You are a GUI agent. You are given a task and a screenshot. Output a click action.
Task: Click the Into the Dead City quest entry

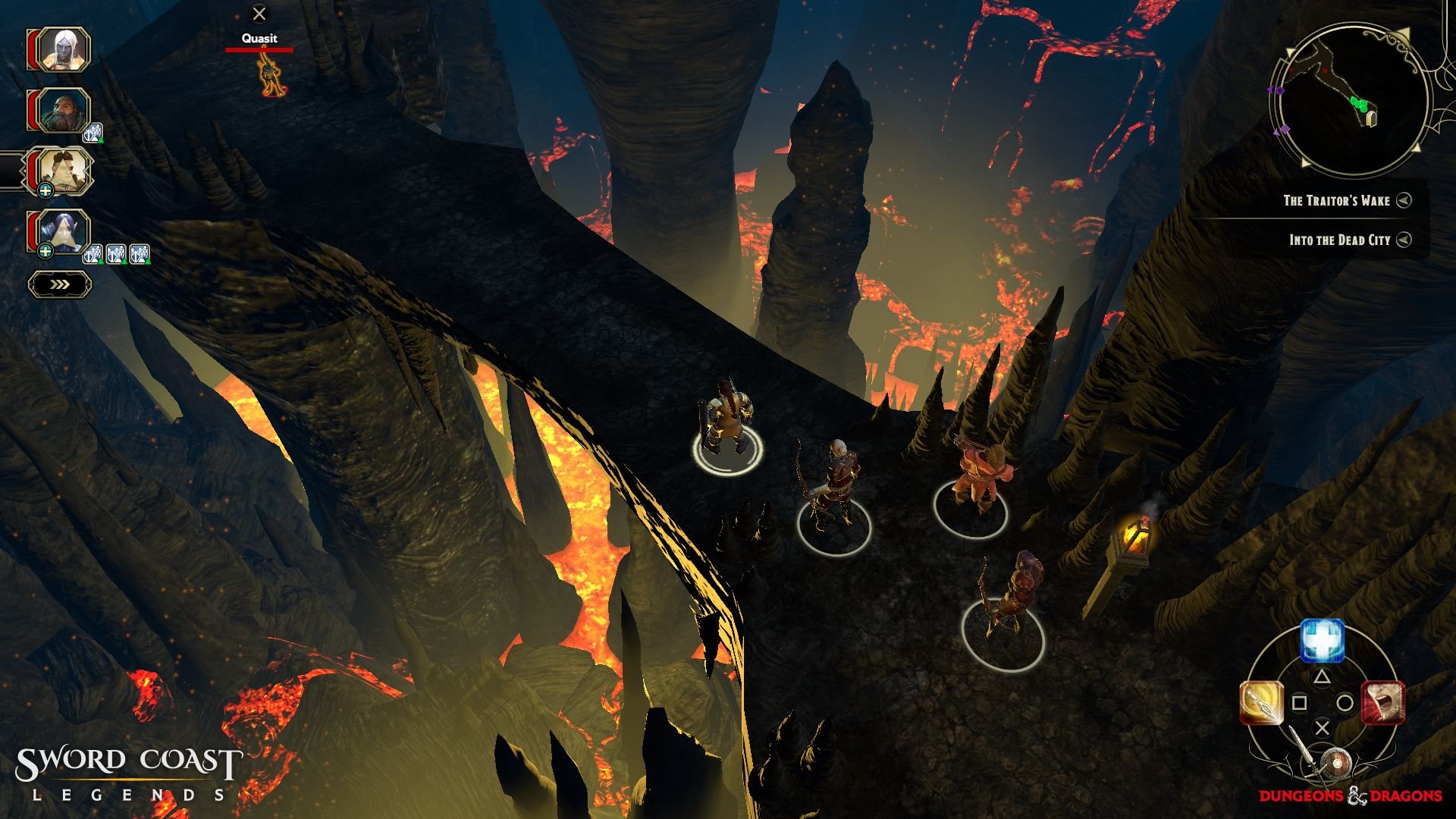click(x=1338, y=240)
